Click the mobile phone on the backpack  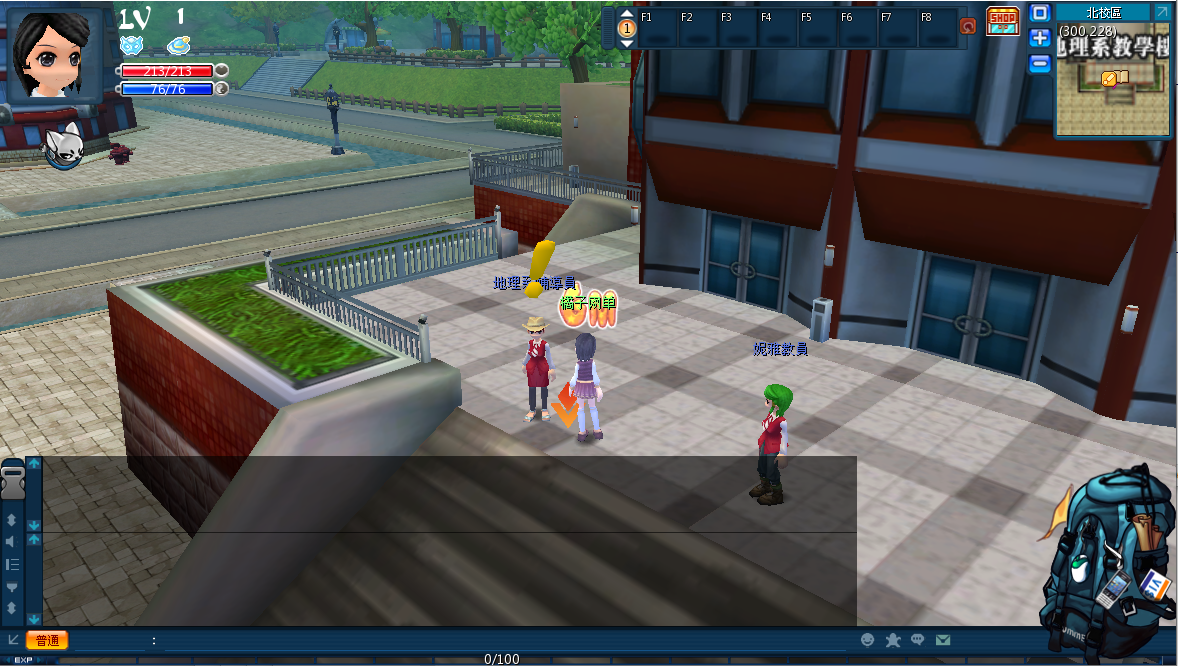1112,589
